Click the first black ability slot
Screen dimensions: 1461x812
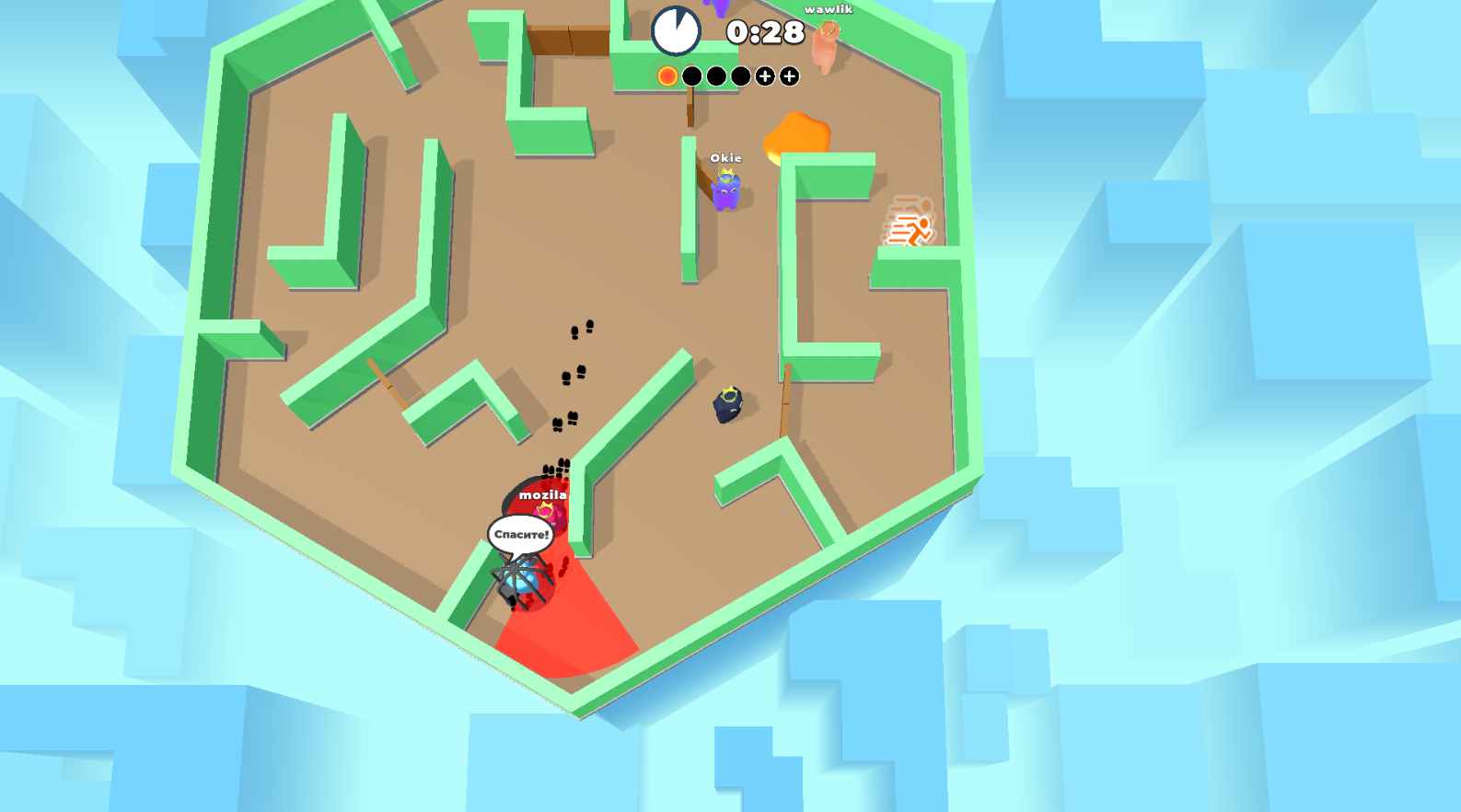point(691,75)
